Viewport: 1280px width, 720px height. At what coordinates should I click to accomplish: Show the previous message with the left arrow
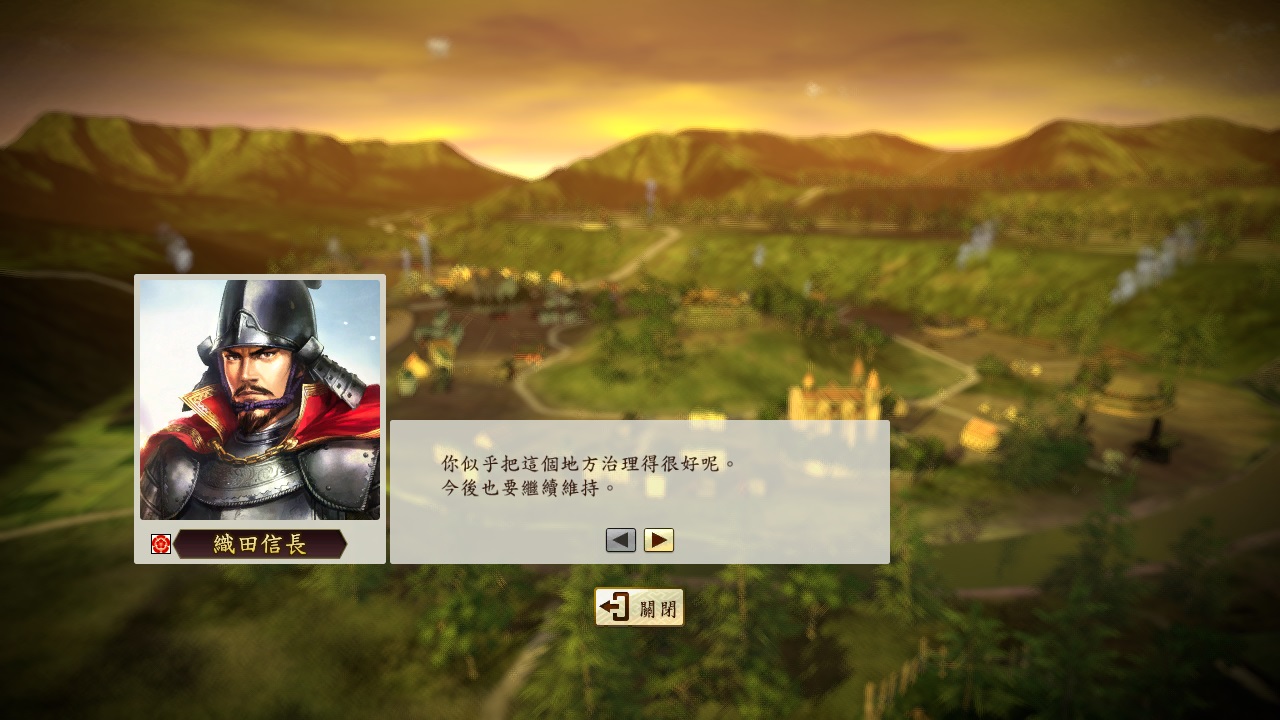click(620, 540)
